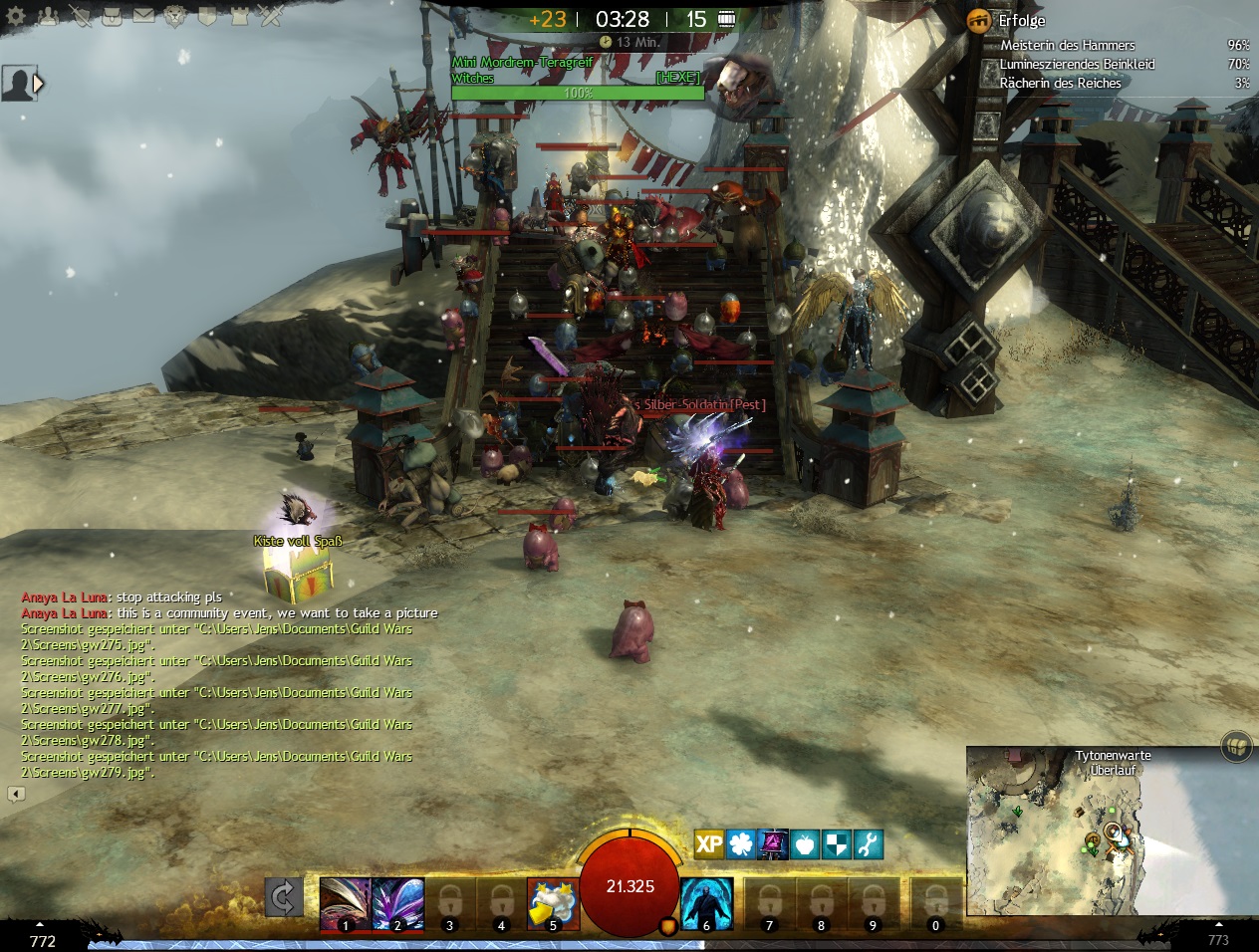Use the purple feather skill in slot two

[397, 902]
